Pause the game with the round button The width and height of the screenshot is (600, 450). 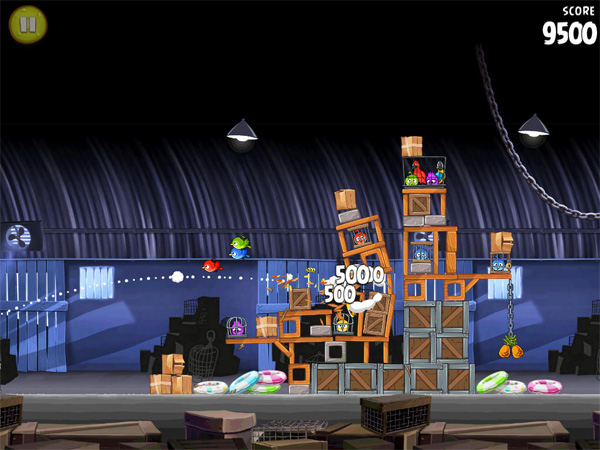27,23
